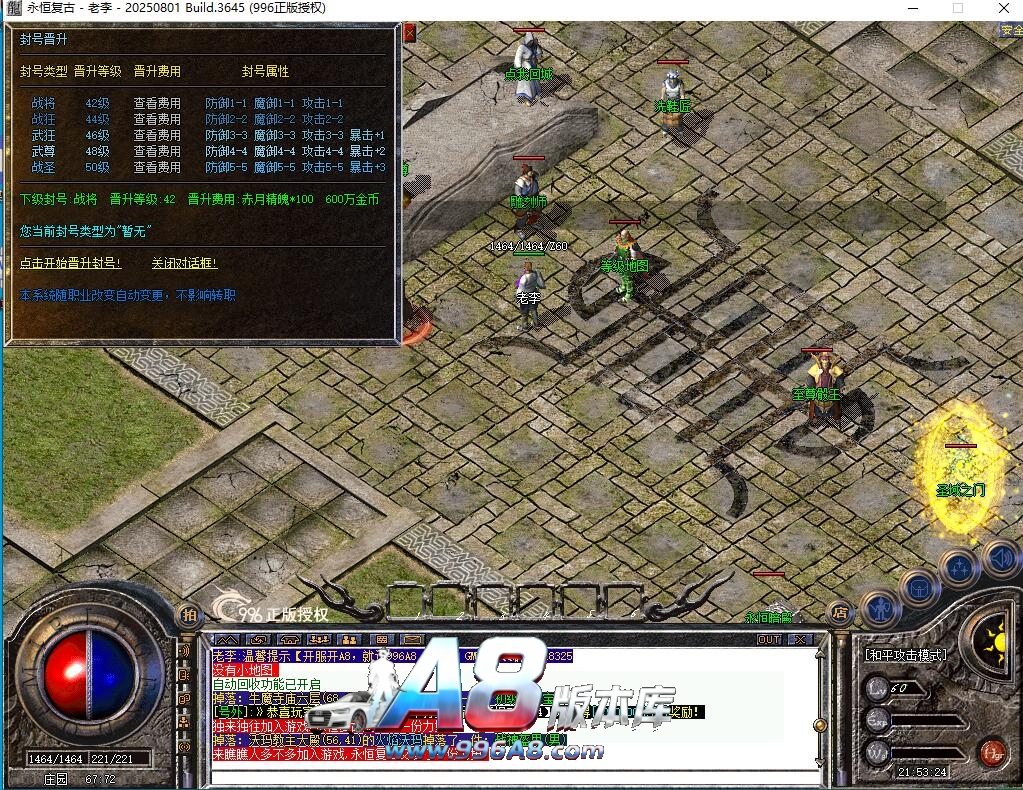1023x790 pixels.
Task: Open the 拍 auction button
Action: pos(187,615)
